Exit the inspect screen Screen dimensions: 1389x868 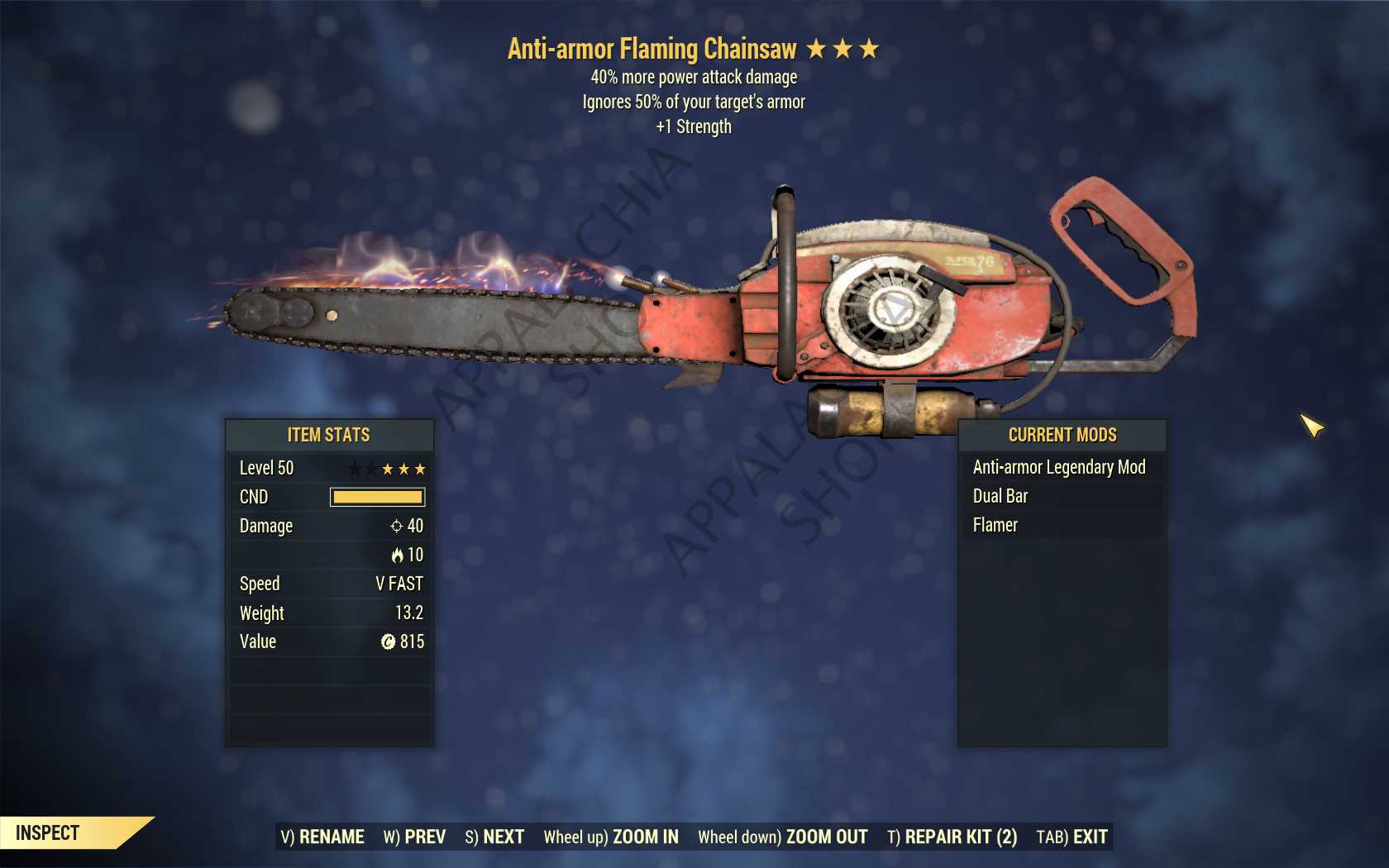(x=1072, y=837)
